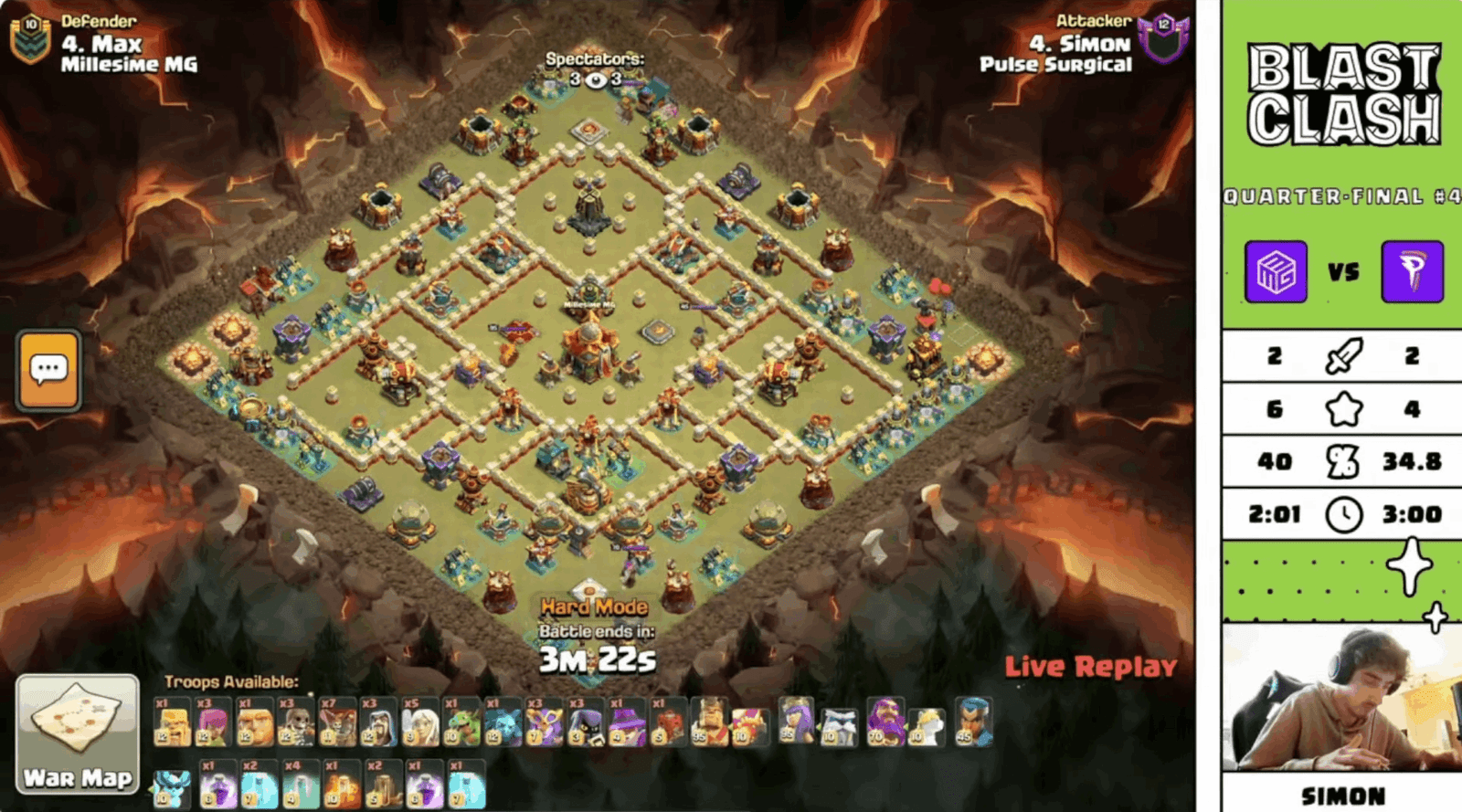Image resolution: width=1462 pixels, height=812 pixels.
Task: Click the Live Replay label
Action: coord(1089,668)
